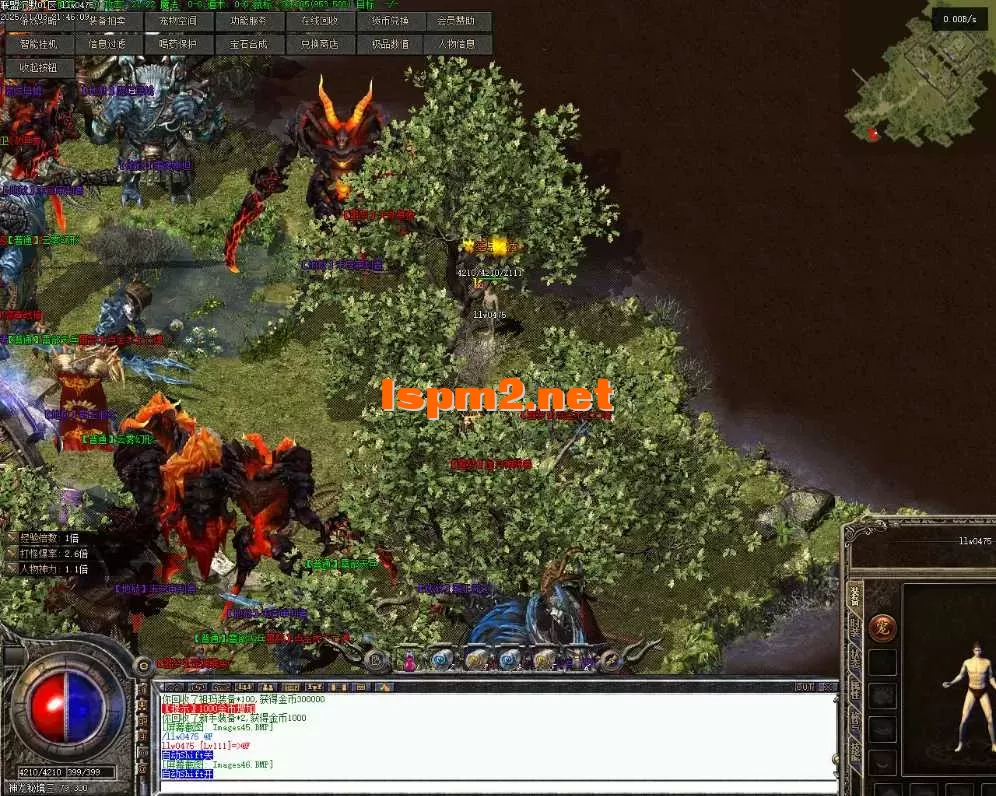996x796 pixels.
Task: Open the 宝石合成 gem synthesis menu
Action: [248, 44]
